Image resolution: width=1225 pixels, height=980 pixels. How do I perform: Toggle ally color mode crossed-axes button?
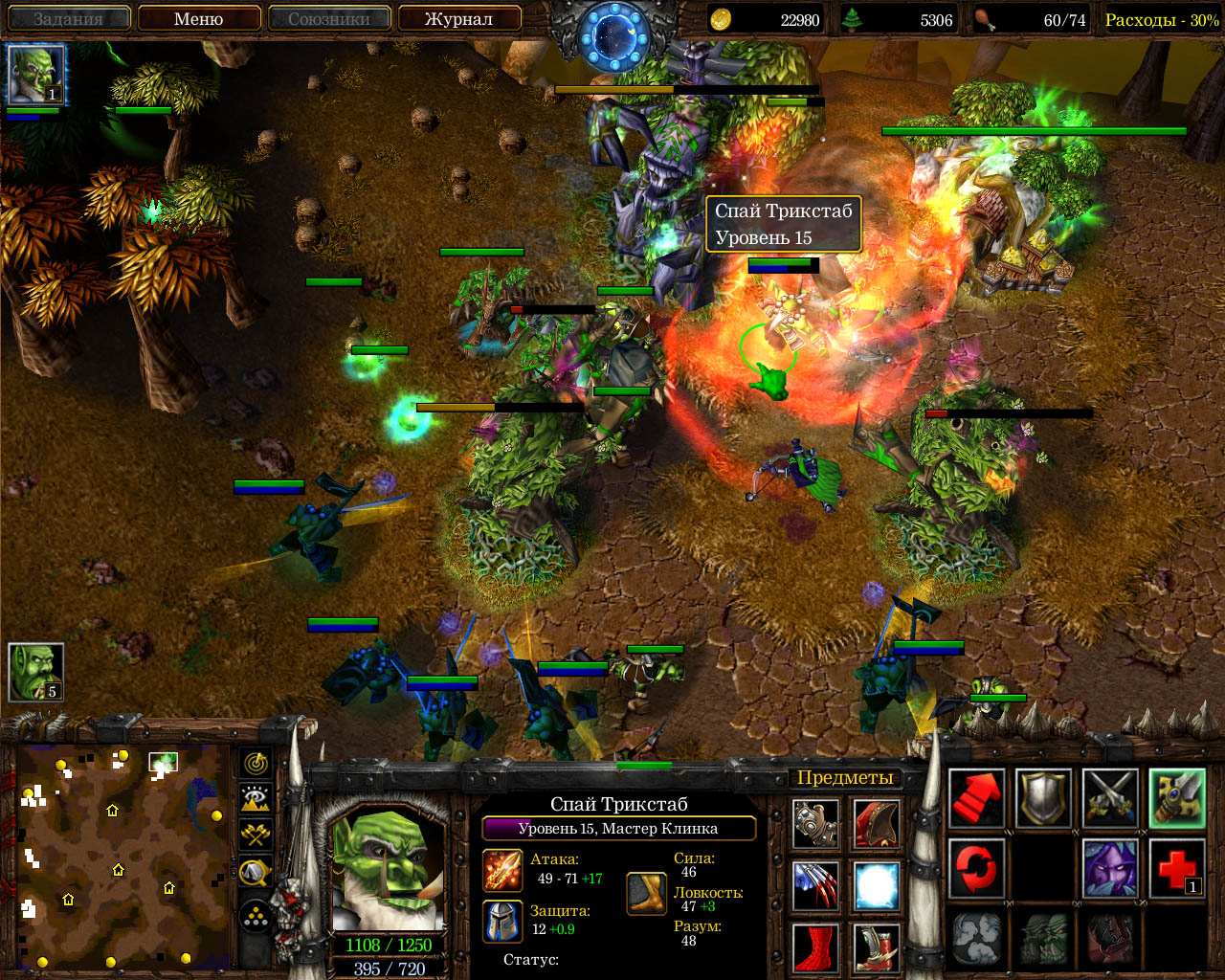pyautogui.click(x=256, y=835)
